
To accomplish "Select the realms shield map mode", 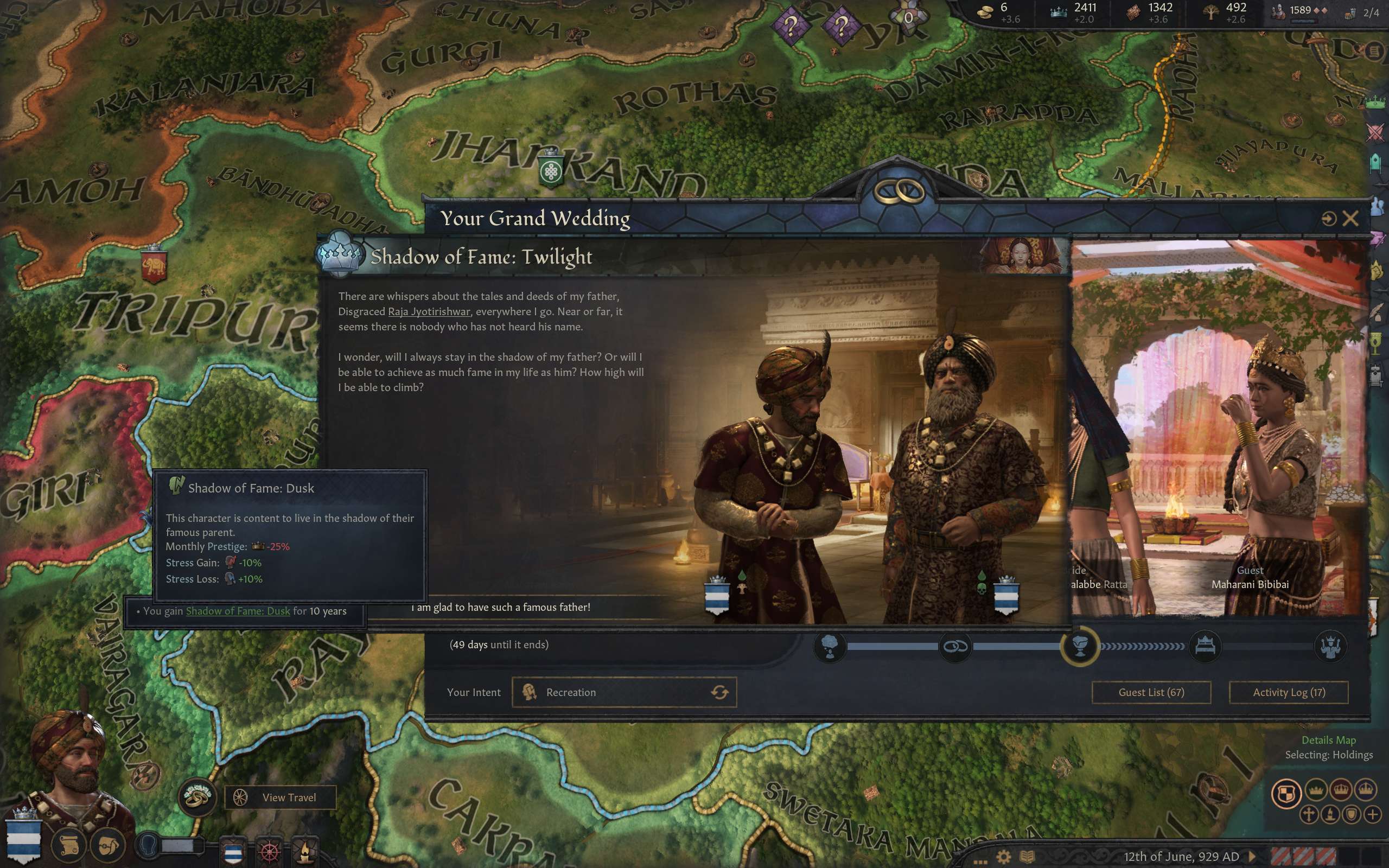I will (1286, 793).
